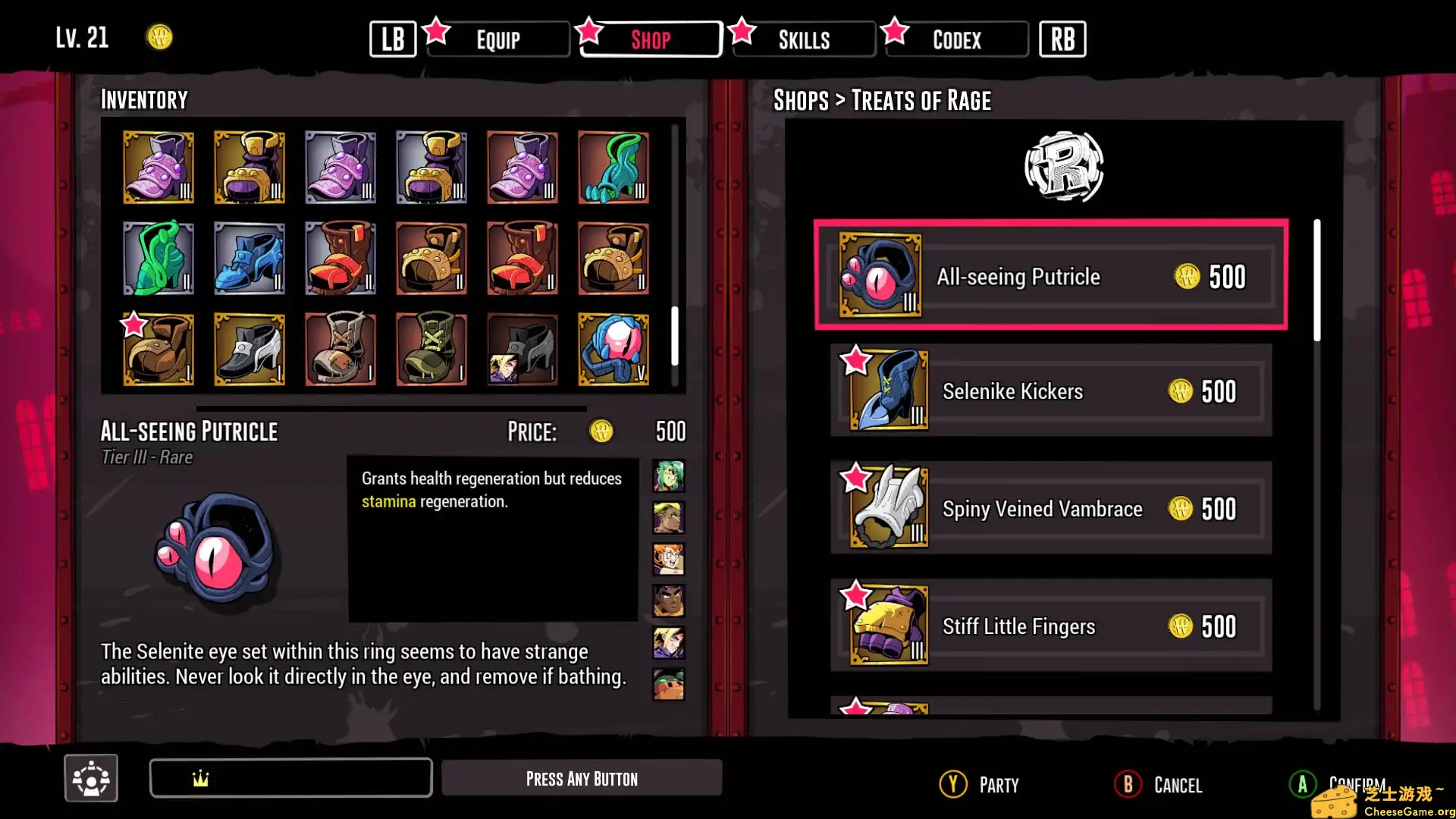The image size is (1456, 819).
Task: Select the purple boots in inventory top-left slot
Action: point(158,167)
